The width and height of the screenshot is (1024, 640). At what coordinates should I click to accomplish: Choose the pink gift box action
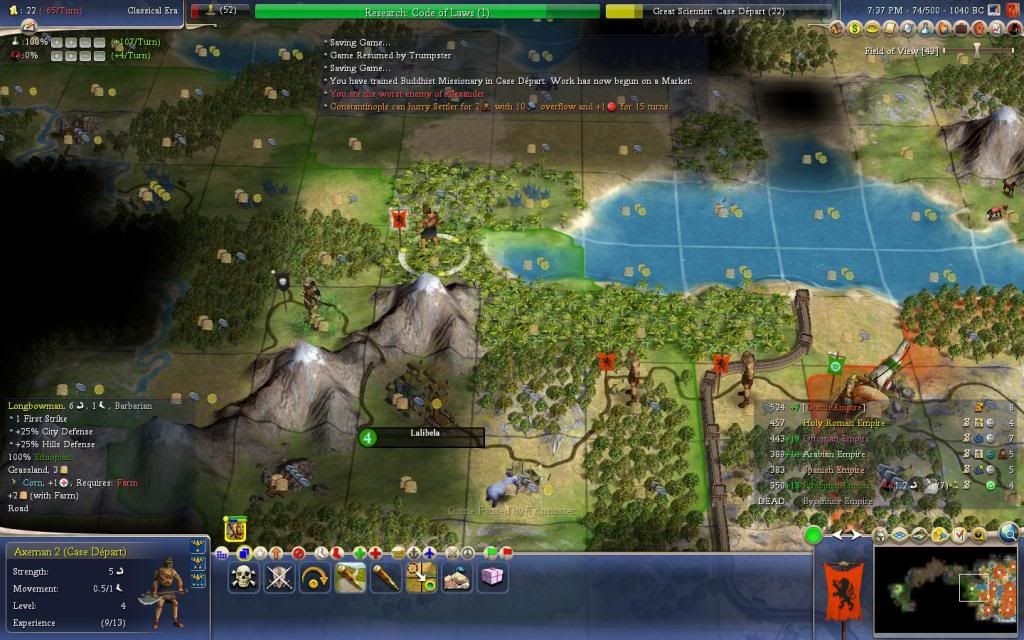point(492,577)
